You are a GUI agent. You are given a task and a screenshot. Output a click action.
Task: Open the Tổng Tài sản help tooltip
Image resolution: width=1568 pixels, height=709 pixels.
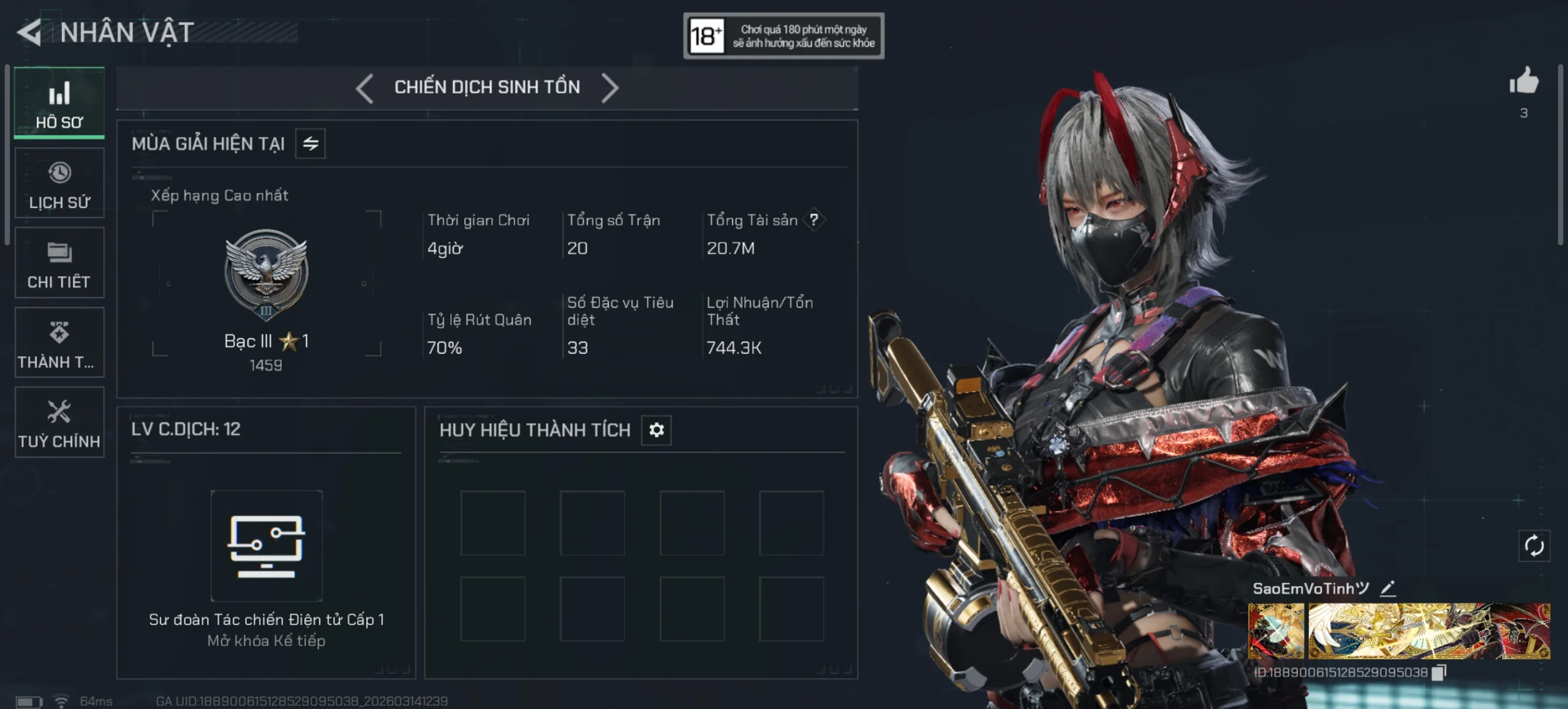pos(814,220)
